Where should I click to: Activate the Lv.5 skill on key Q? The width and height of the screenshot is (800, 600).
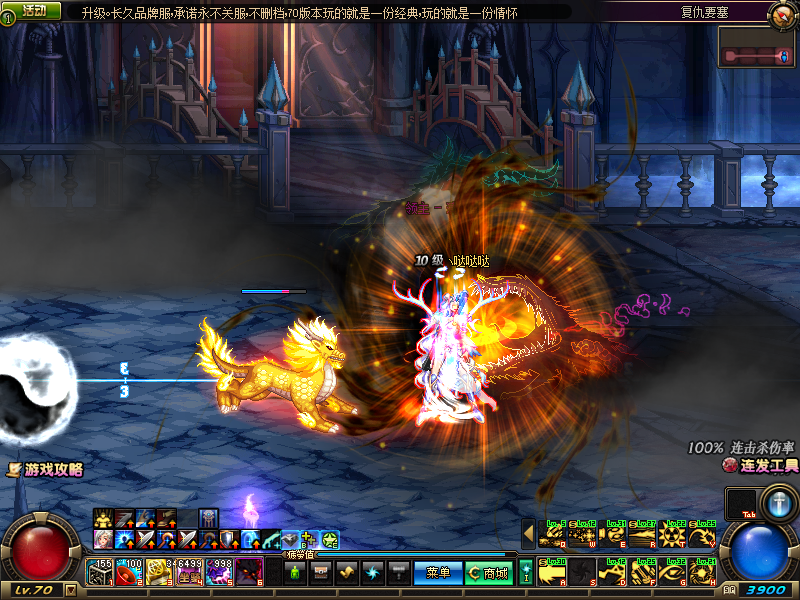[553, 535]
